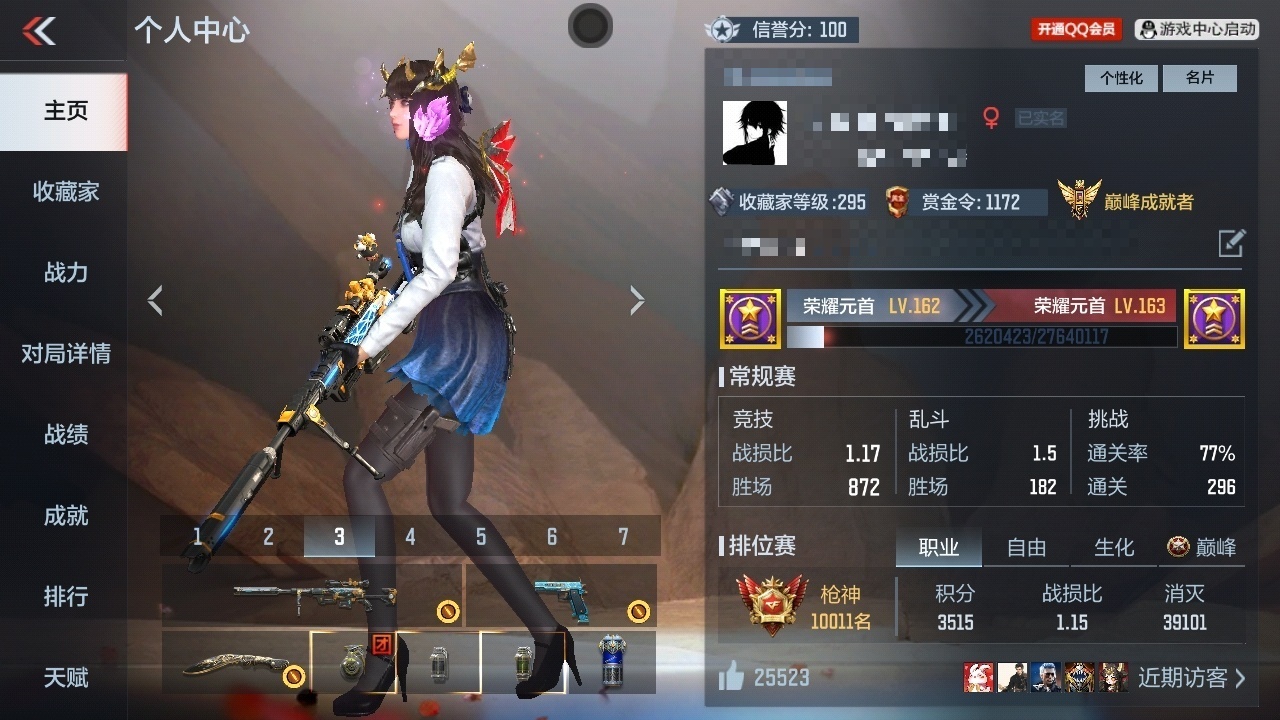Select the 自由 ranked mode tab
1280x720 pixels.
pos(1025,547)
